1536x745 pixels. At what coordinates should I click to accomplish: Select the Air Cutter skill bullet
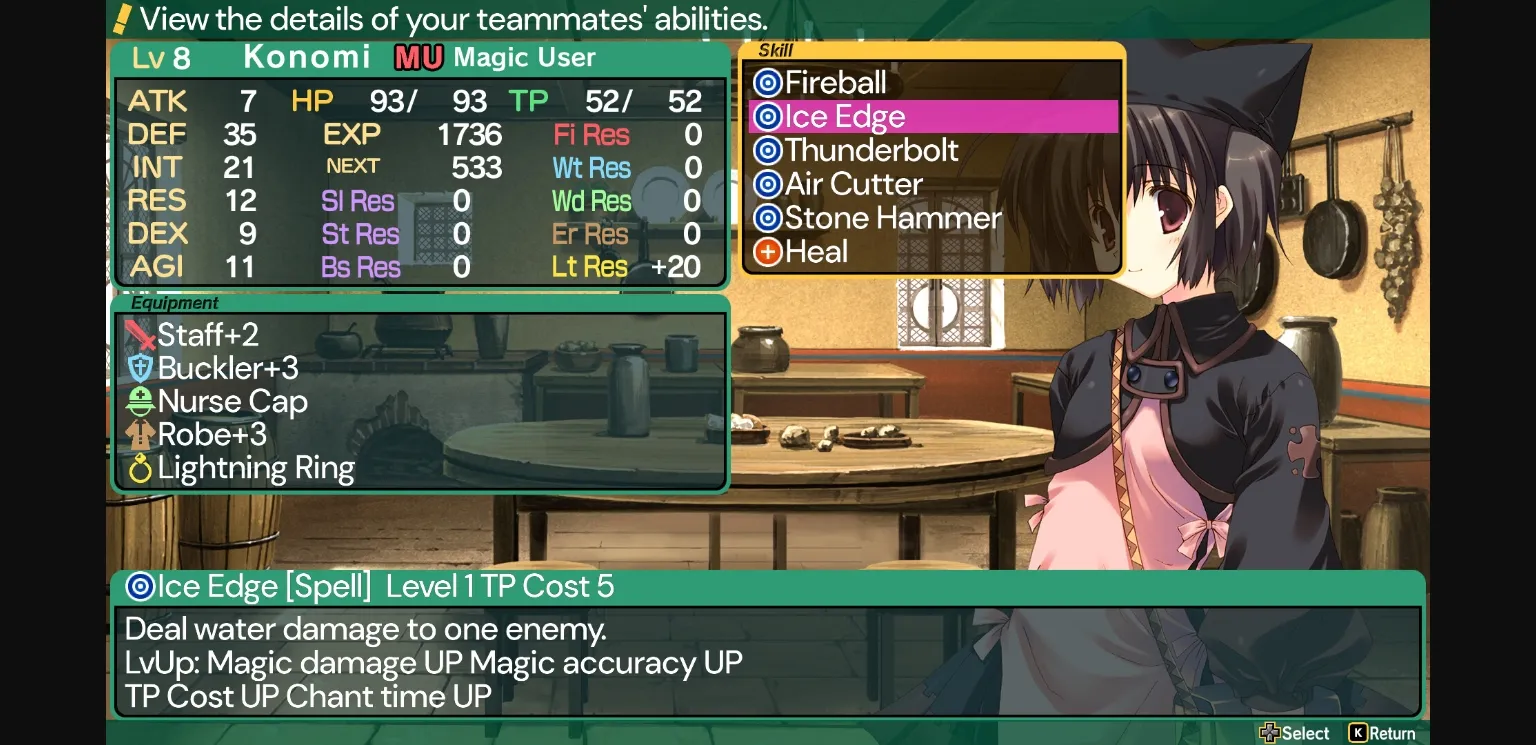point(767,184)
